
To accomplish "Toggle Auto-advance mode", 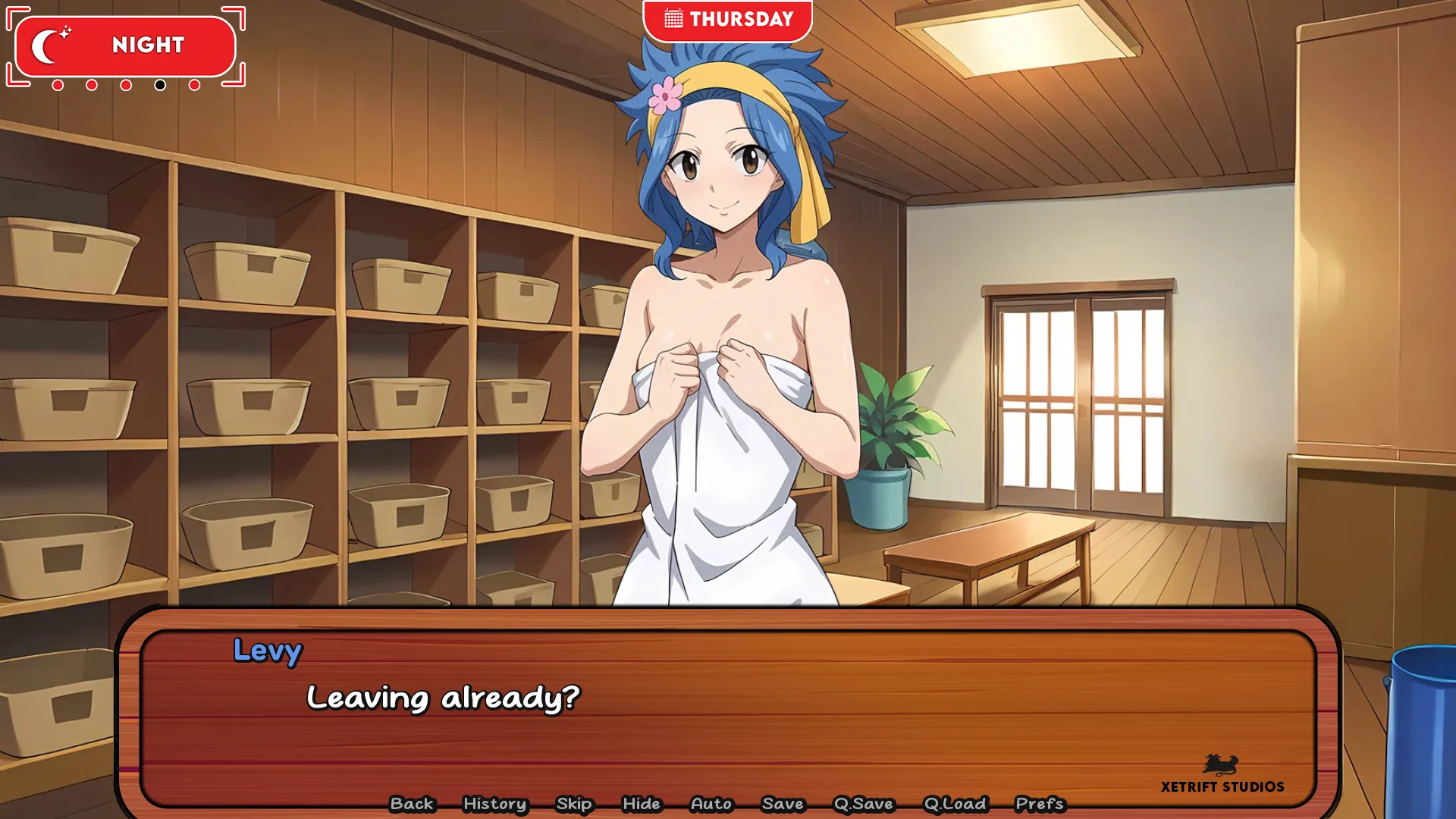I will point(711,804).
